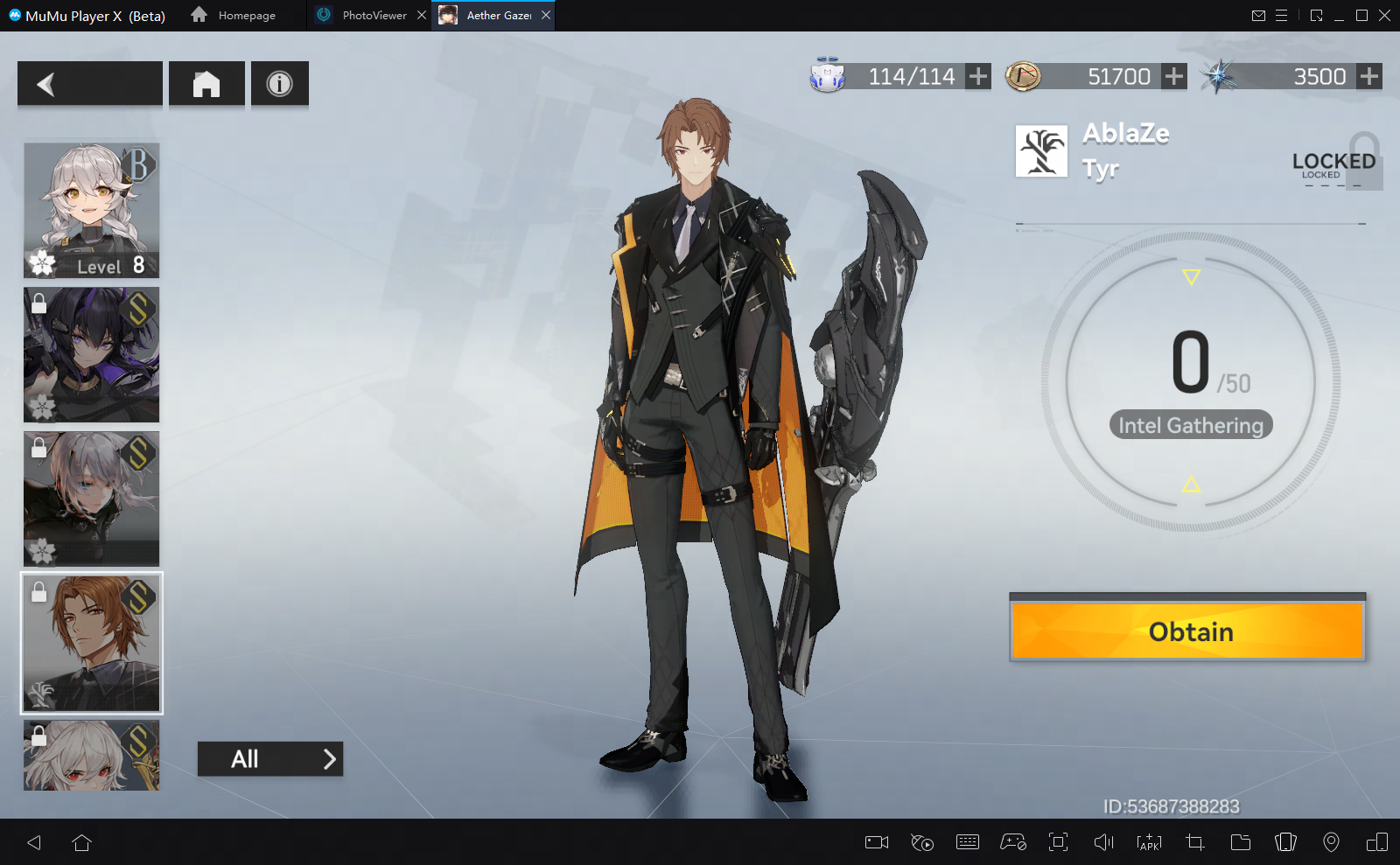The image size is (1400, 865).
Task: Select the purple-haired locked character portrait
Action: [92, 354]
